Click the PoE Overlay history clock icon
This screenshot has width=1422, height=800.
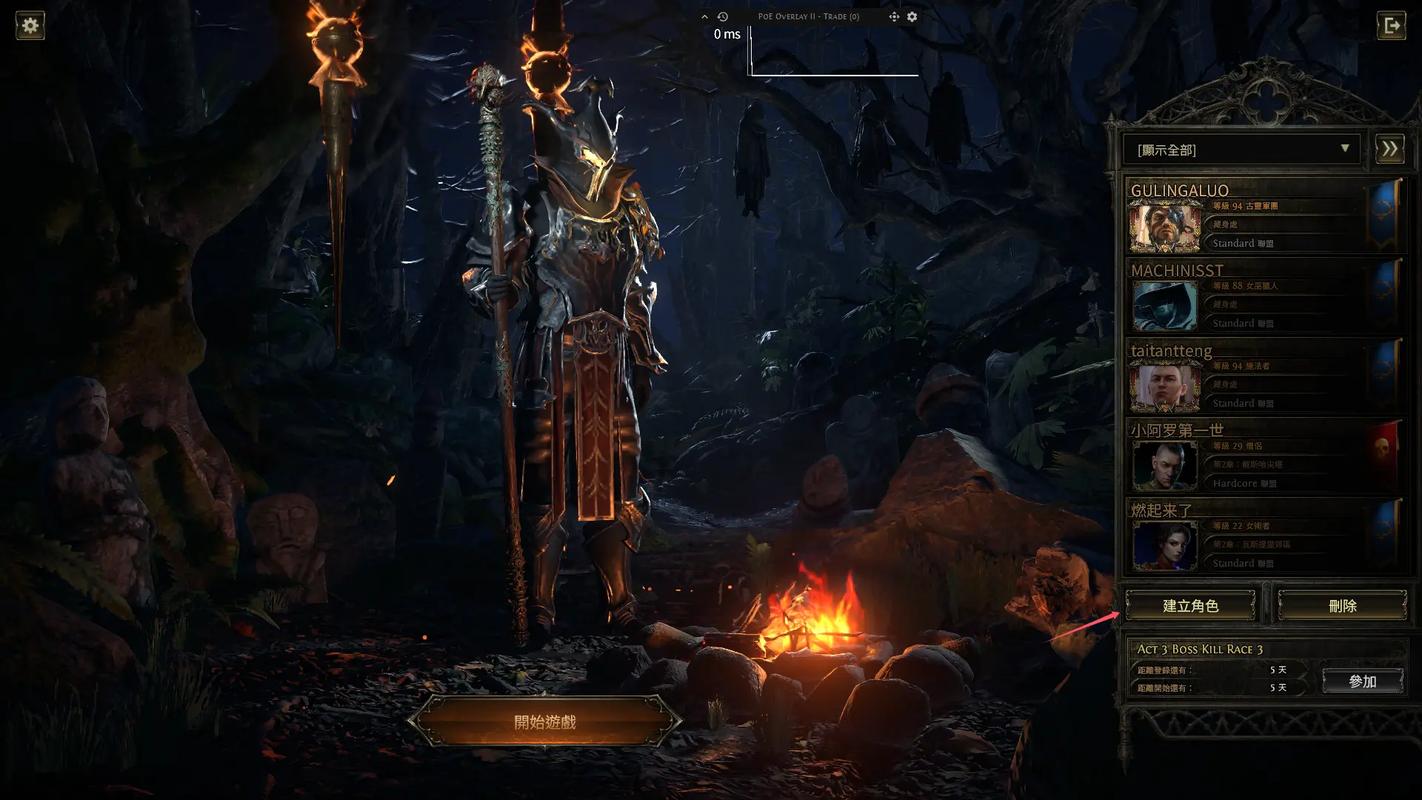click(x=722, y=17)
